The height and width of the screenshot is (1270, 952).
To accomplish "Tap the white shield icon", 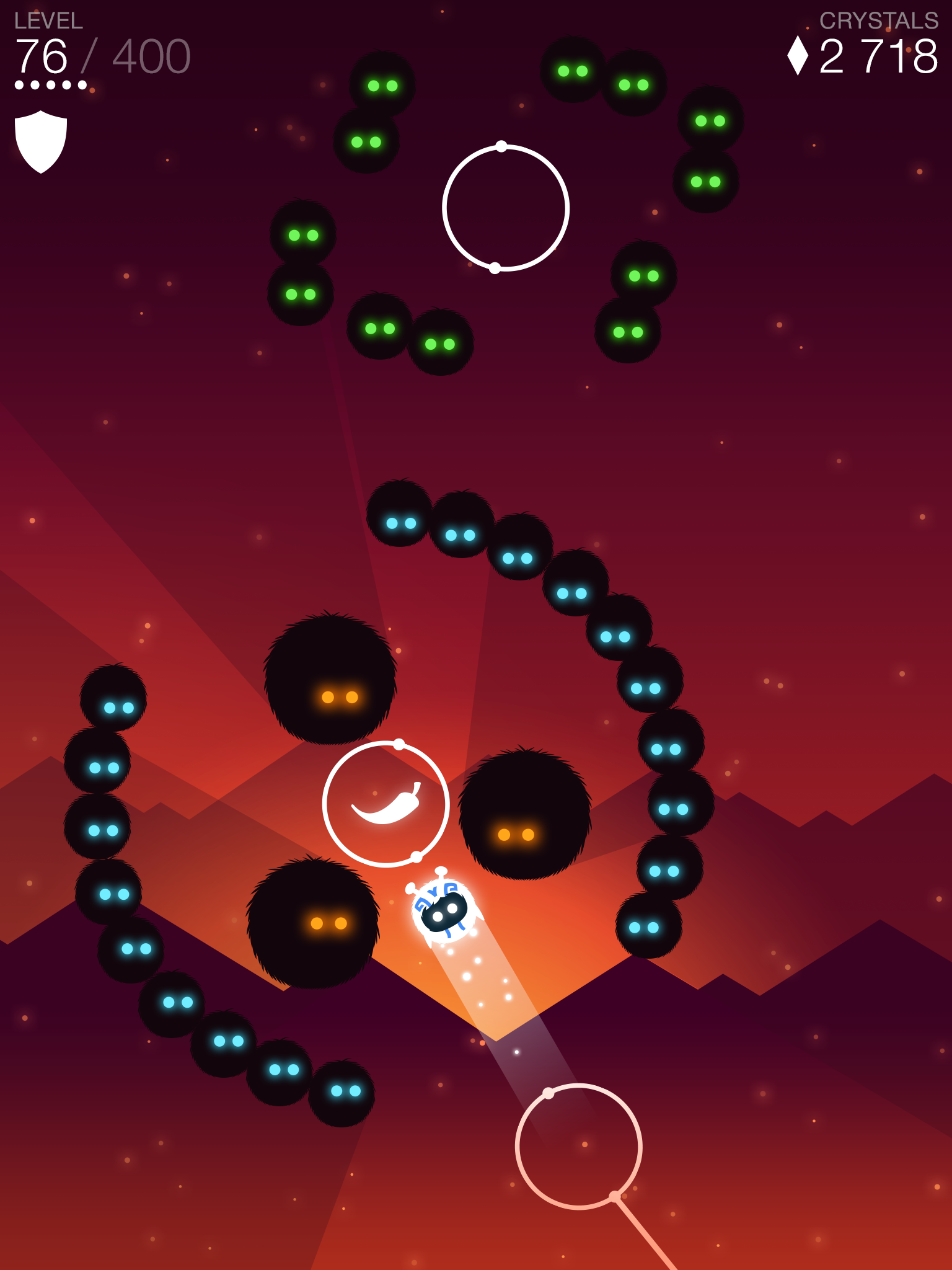I will pyautogui.click(x=41, y=141).
